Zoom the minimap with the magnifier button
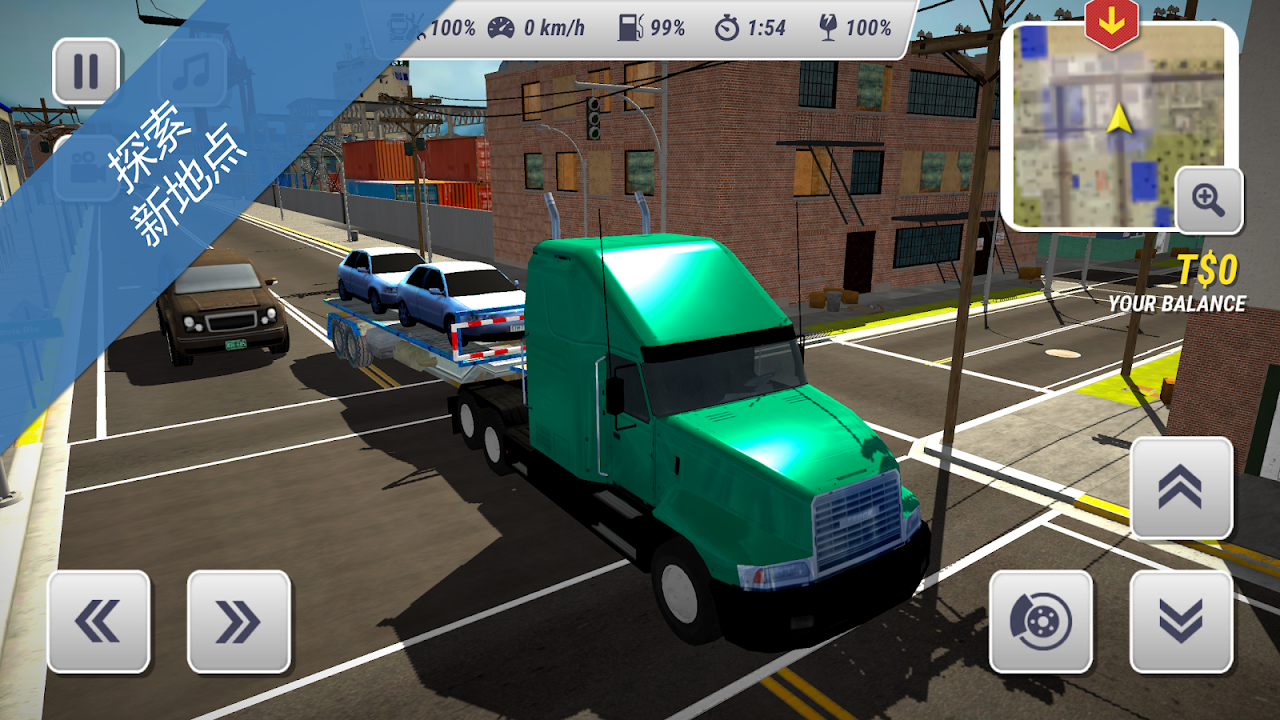The height and width of the screenshot is (720, 1280). point(1208,200)
